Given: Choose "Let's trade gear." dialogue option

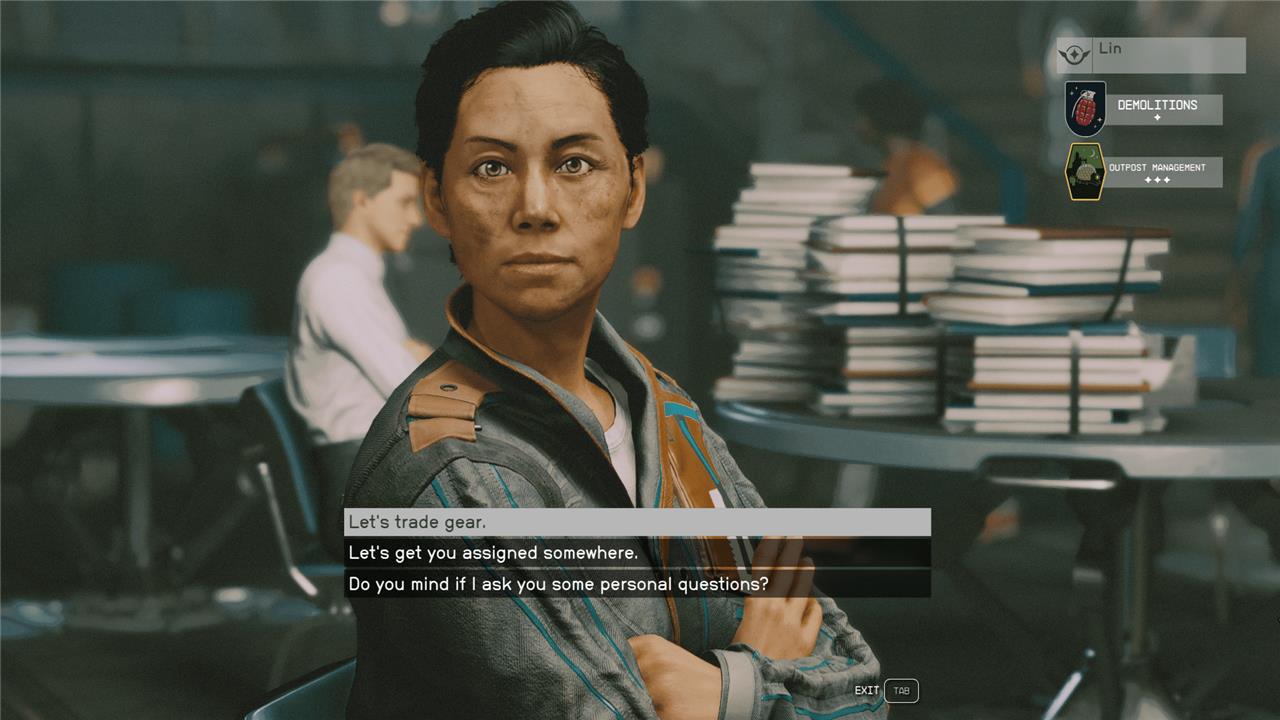Looking at the screenshot, I should click(x=637, y=522).
